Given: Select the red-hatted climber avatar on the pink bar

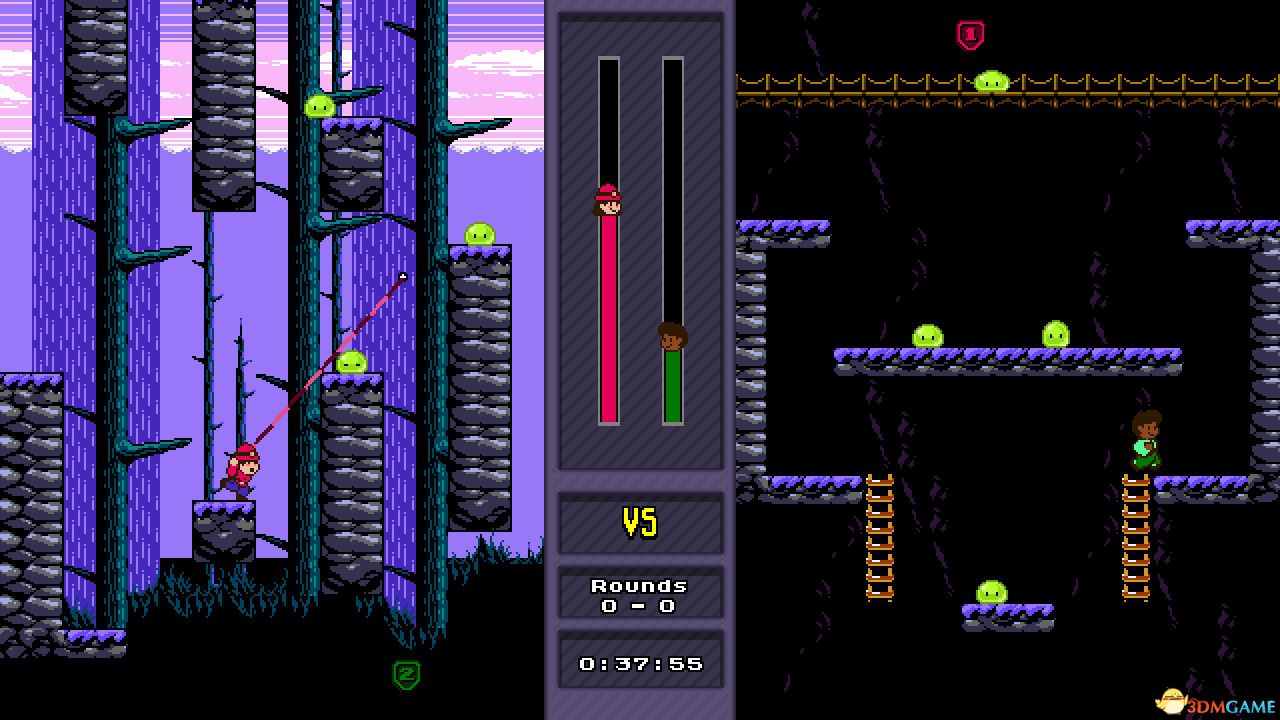Looking at the screenshot, I should (608, 203).
